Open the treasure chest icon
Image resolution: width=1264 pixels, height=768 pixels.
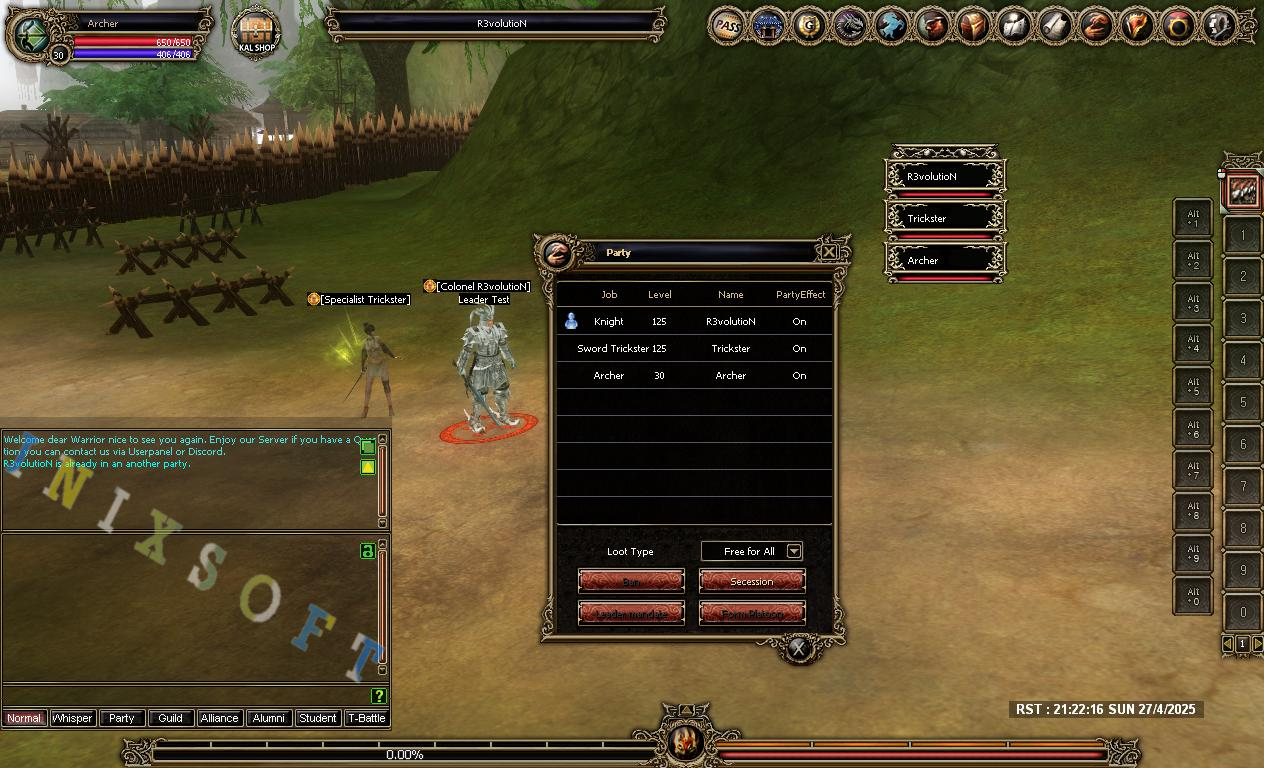coord(974,26)
